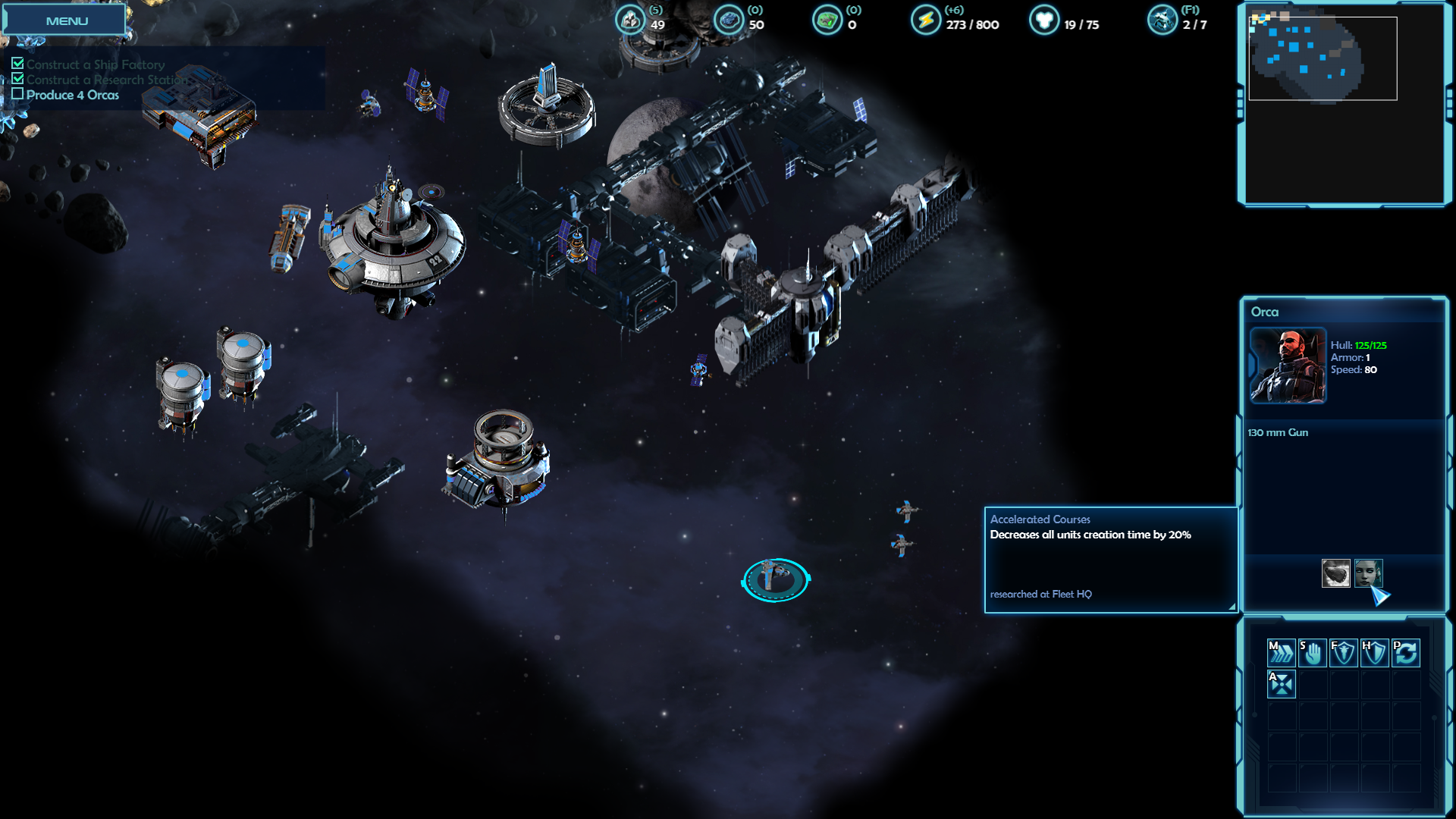This screenshot has height=819, width=1456.
Task: Click the blue crystal resource icon
Action: pyautogui.click(x=729, y=20)
